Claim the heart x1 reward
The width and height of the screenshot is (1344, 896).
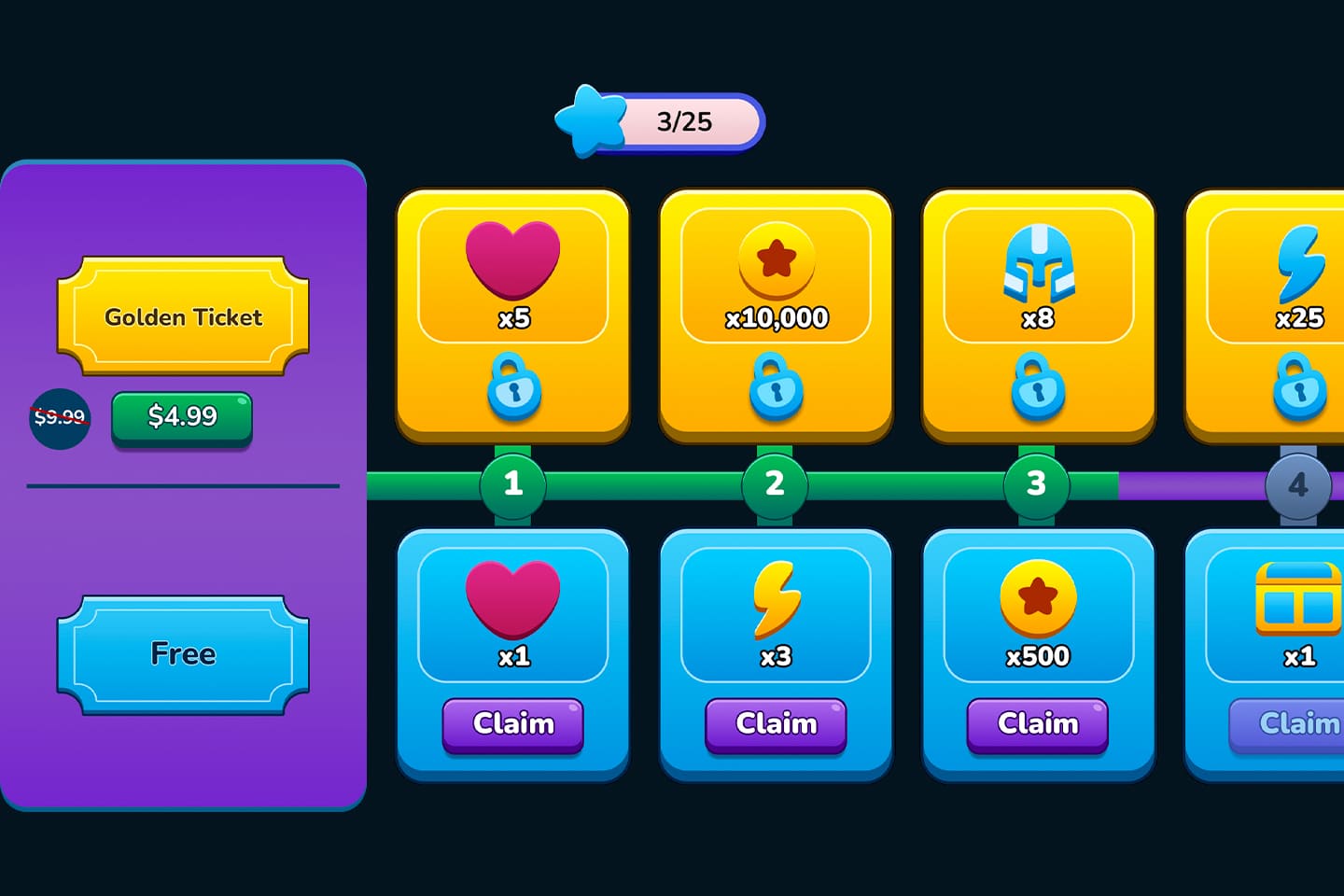tap(512, 724)
